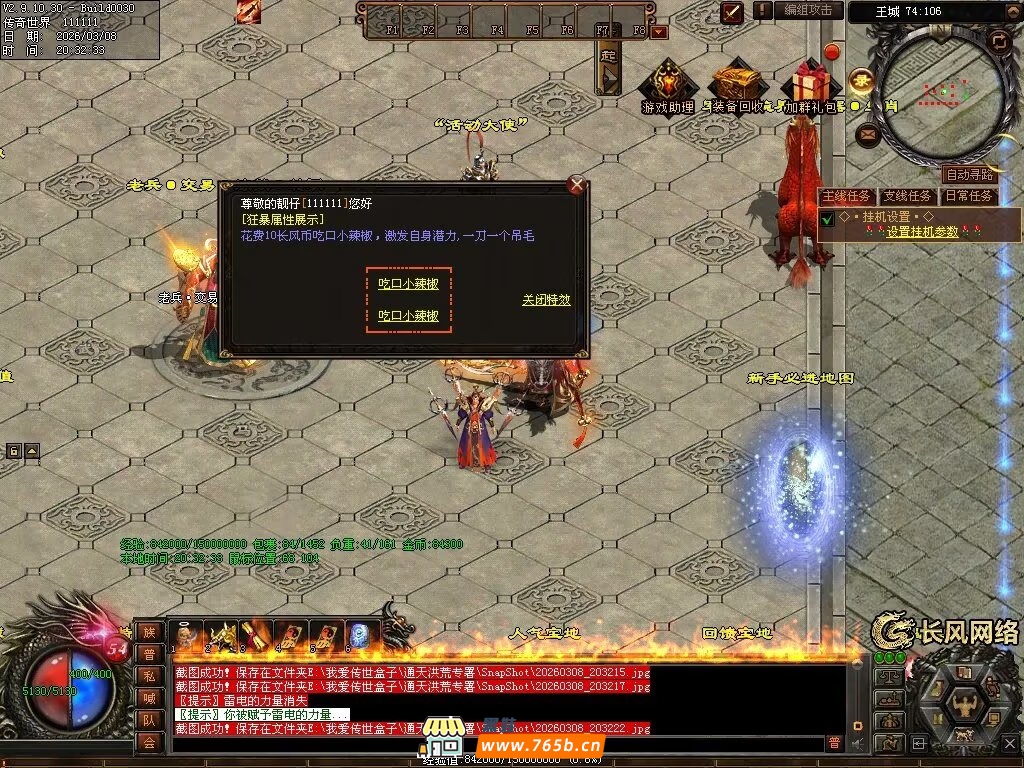Switch to the 日常任务 tab

point(969,196)
